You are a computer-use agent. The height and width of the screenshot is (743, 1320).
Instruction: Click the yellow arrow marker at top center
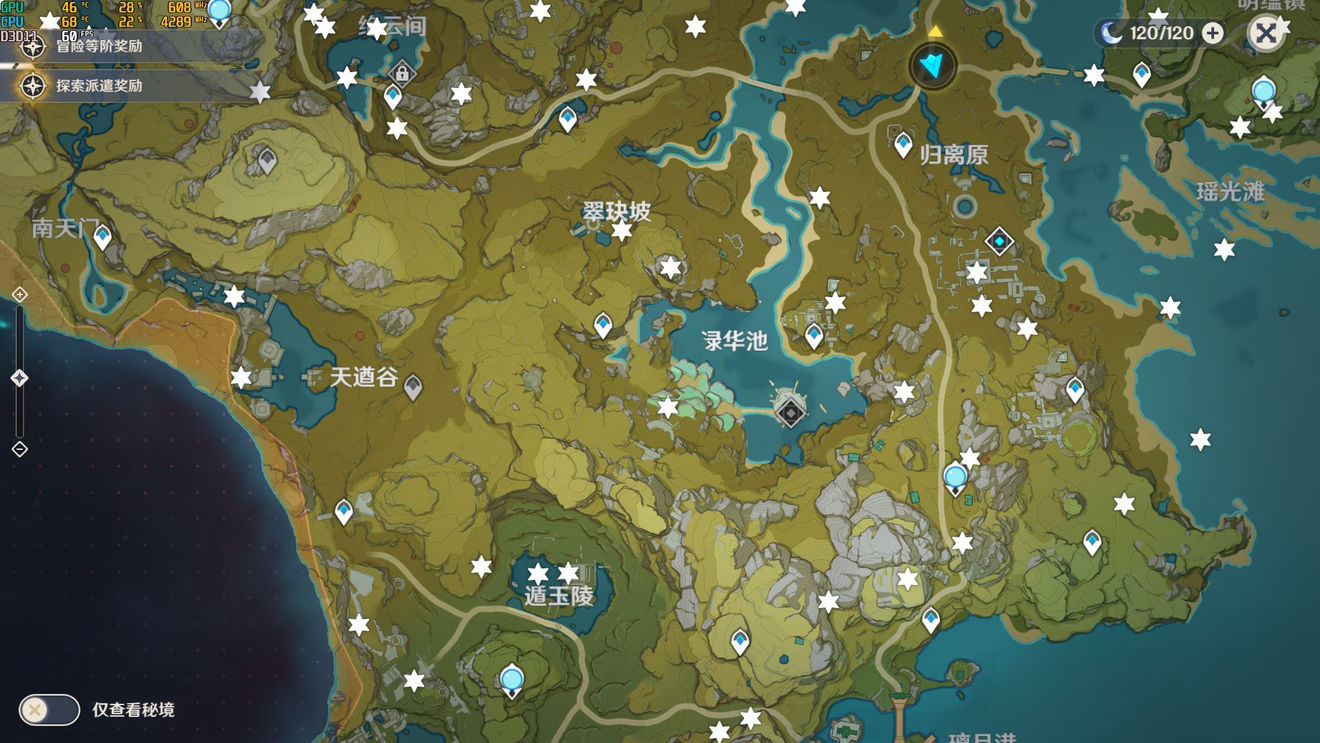(935, 29)
